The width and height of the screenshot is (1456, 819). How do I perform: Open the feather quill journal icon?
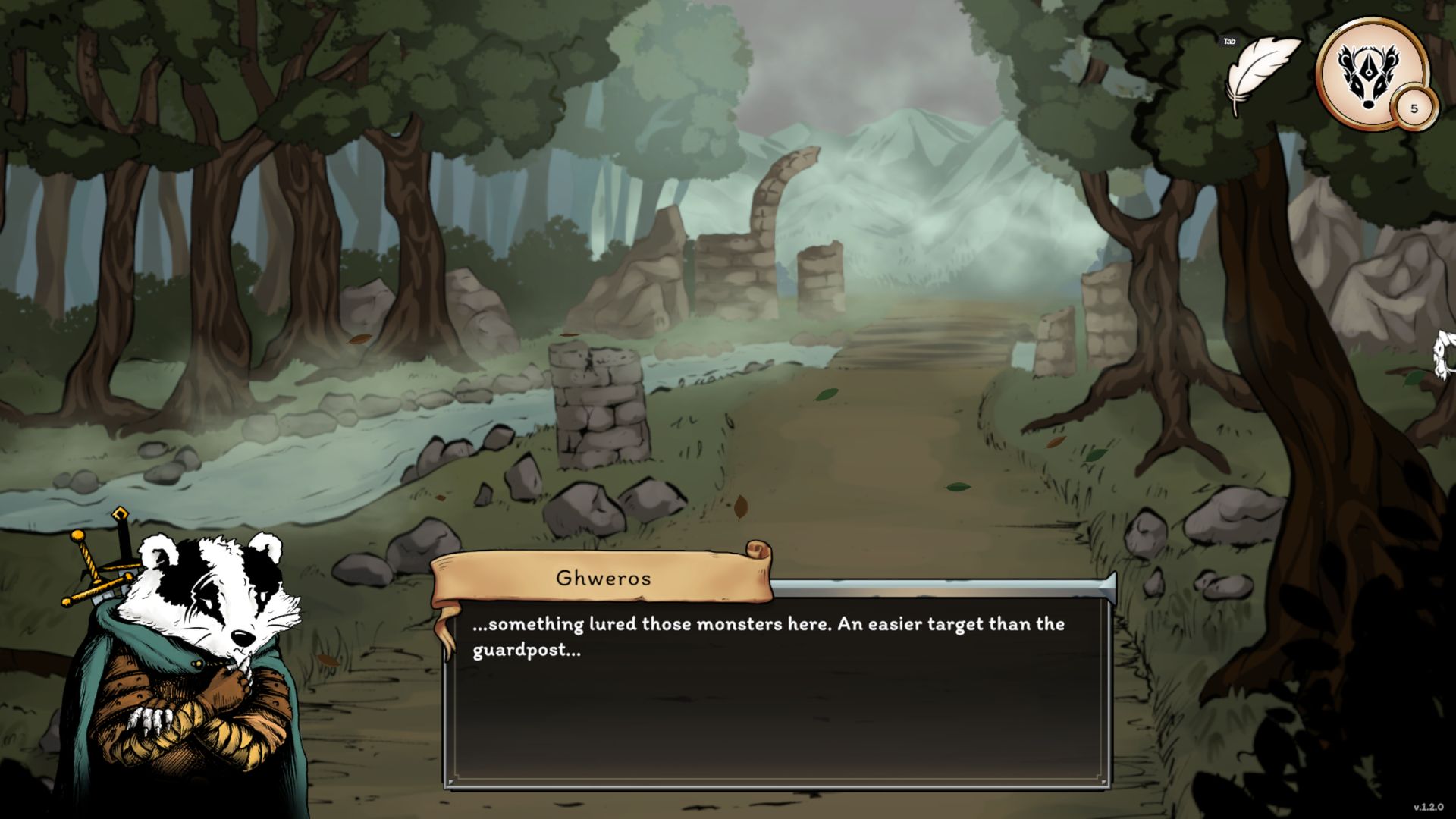click(x=1260, y=74)
